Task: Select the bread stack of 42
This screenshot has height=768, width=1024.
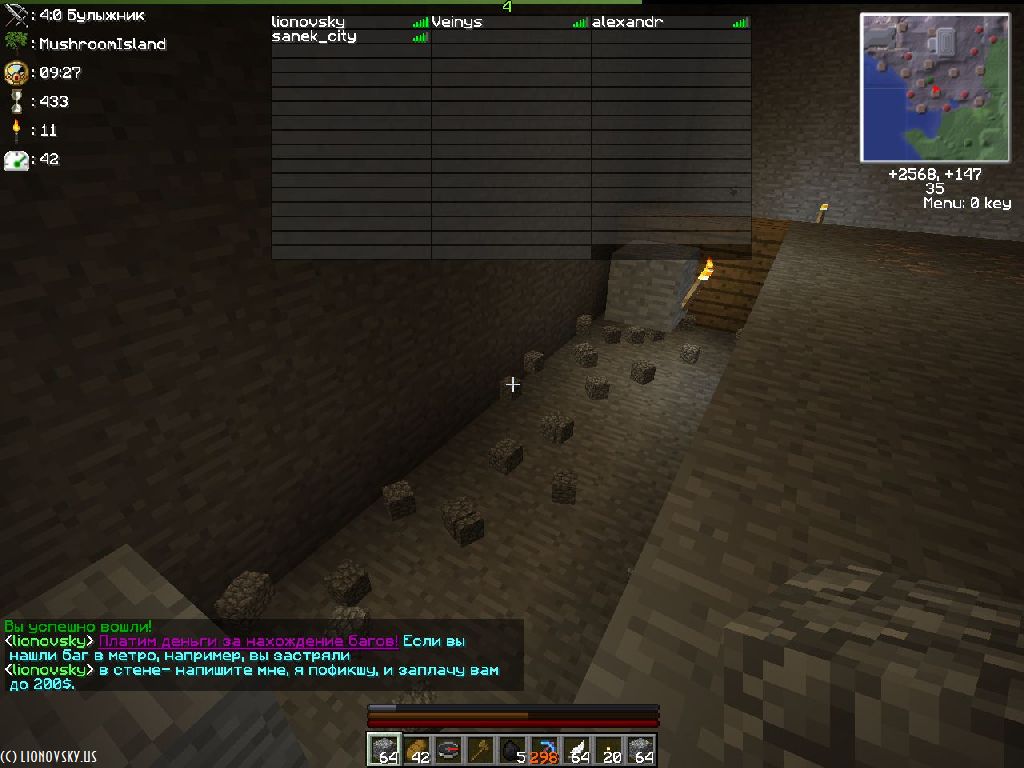Action: pyautogui.click(x=417, y=750)
